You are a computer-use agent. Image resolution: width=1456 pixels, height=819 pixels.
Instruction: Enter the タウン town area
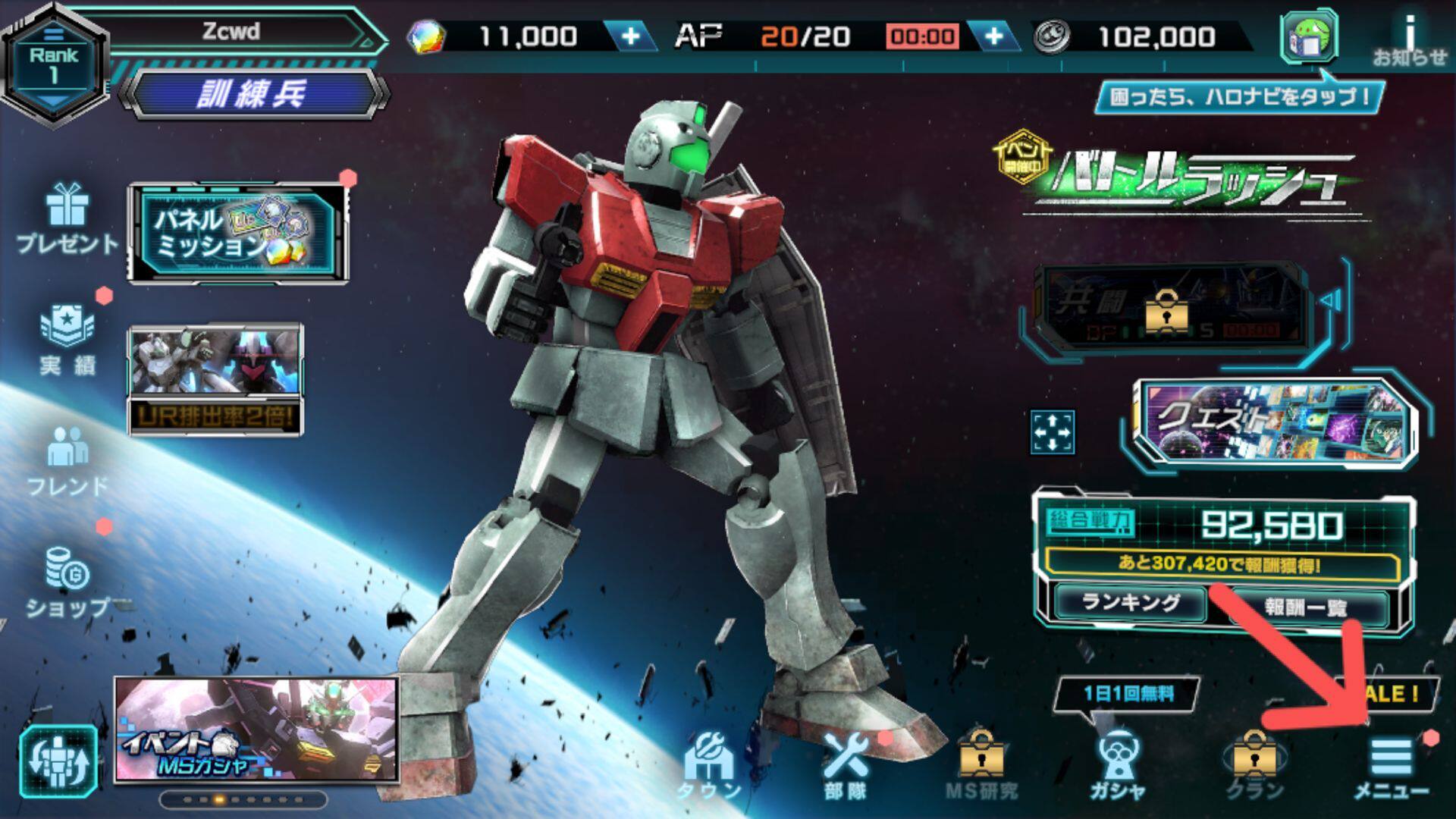tap(708, 766)
